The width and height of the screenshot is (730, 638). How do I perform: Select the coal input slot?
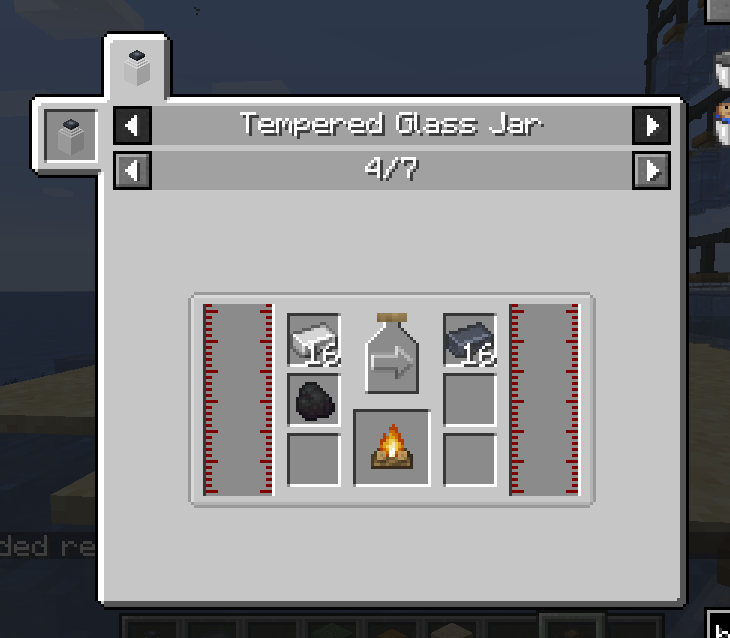pos(314,400)
